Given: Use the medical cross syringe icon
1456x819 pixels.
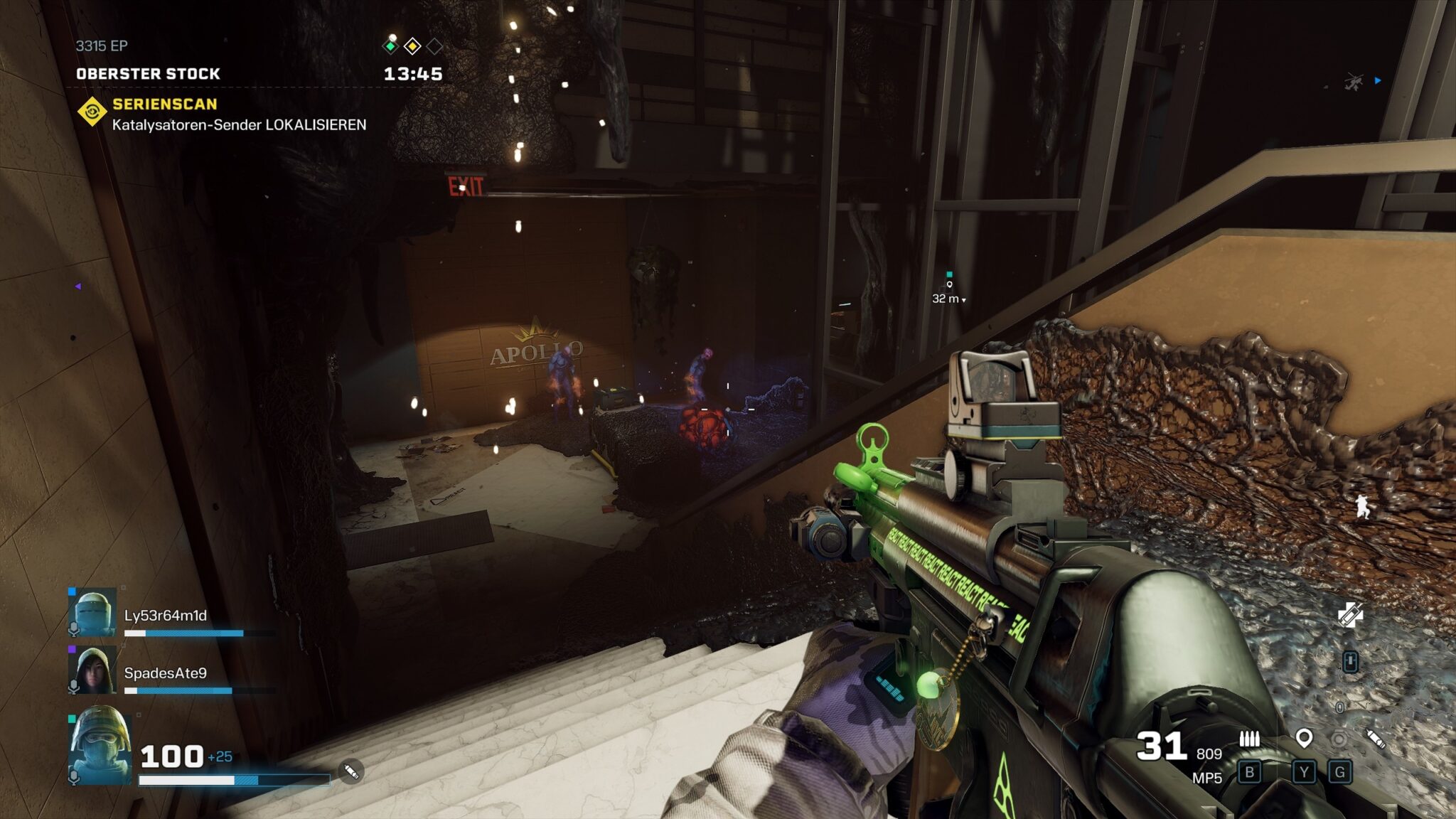Looking at the screenshot, I should pos(1350,615).
